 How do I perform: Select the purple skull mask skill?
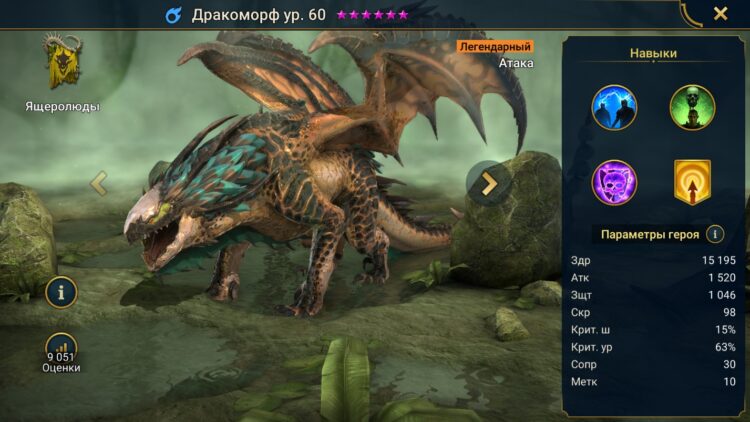tap(614, 182)
